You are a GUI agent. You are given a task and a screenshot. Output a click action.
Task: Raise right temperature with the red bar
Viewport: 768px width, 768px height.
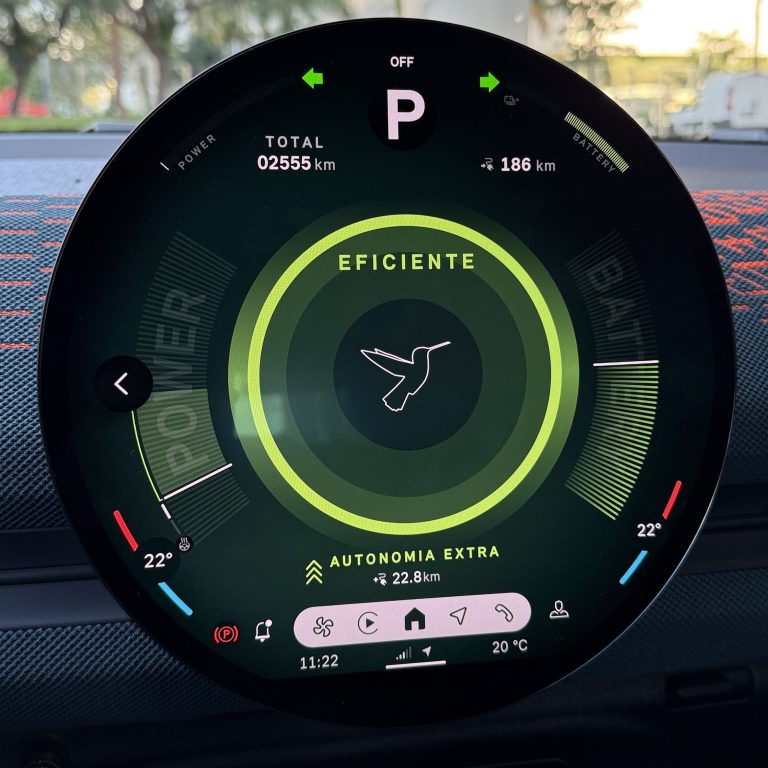[x=671, y=499]
